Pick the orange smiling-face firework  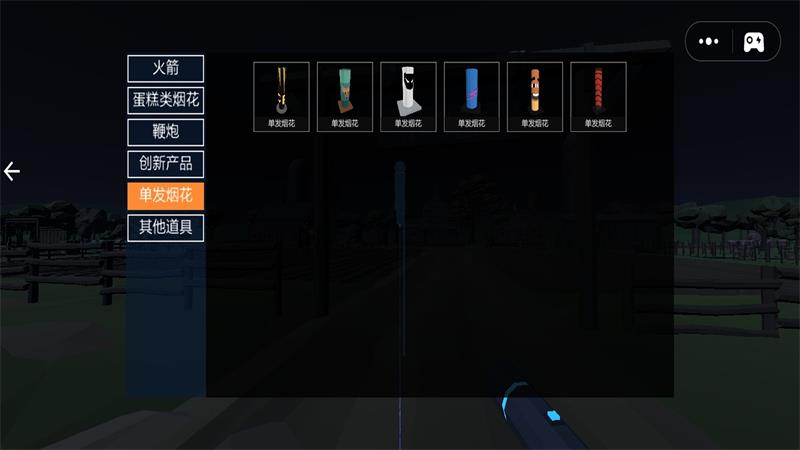(x=535, y=96)
